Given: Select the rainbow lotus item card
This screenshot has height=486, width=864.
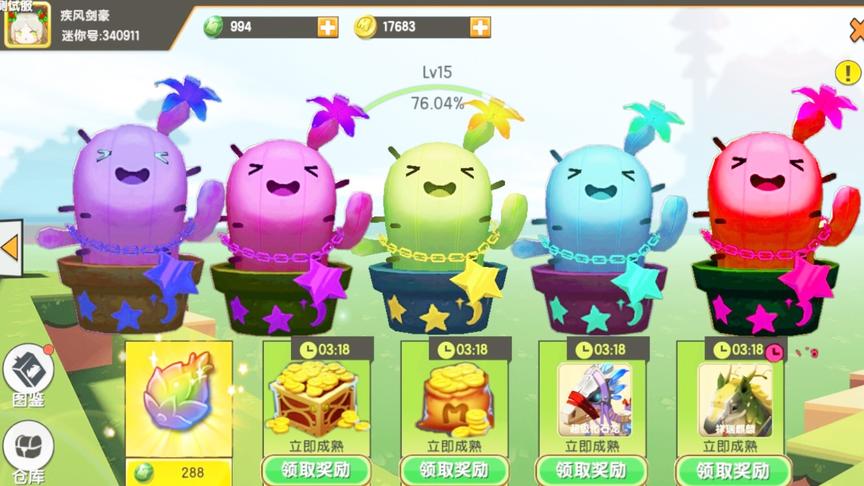Looking at the screenshot, I should (x=179, y=399).
